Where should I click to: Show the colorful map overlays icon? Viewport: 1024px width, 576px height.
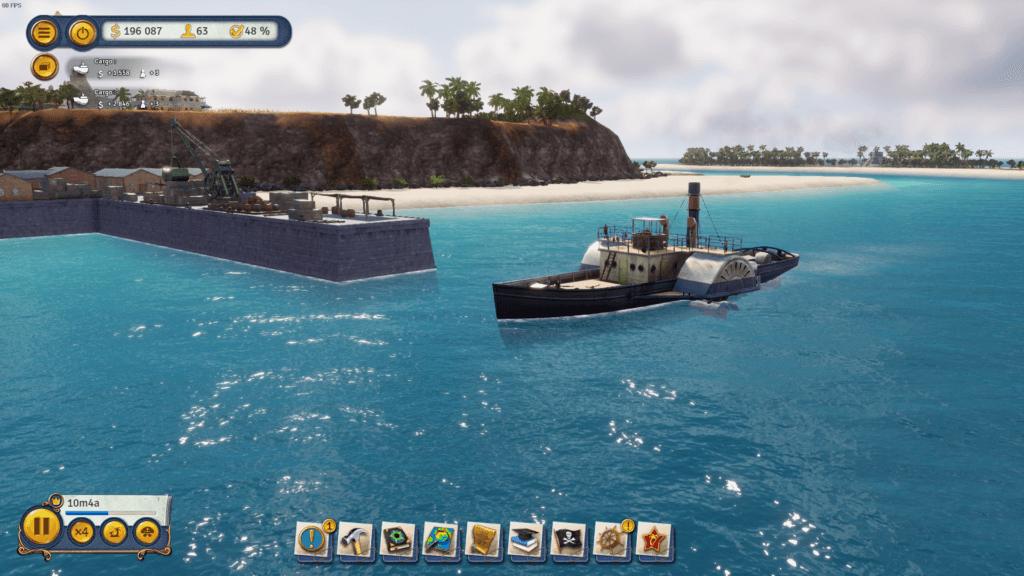click(440, 540)
